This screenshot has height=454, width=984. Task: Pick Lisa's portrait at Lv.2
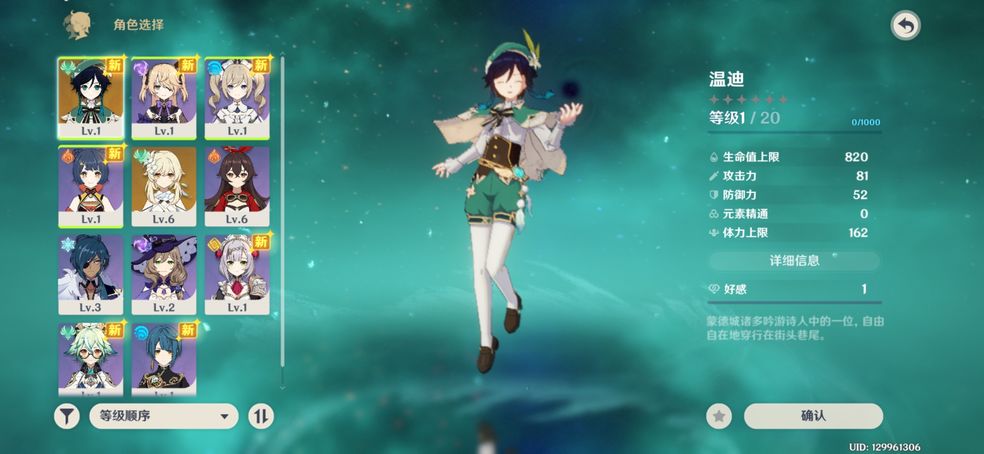[164, 273]
